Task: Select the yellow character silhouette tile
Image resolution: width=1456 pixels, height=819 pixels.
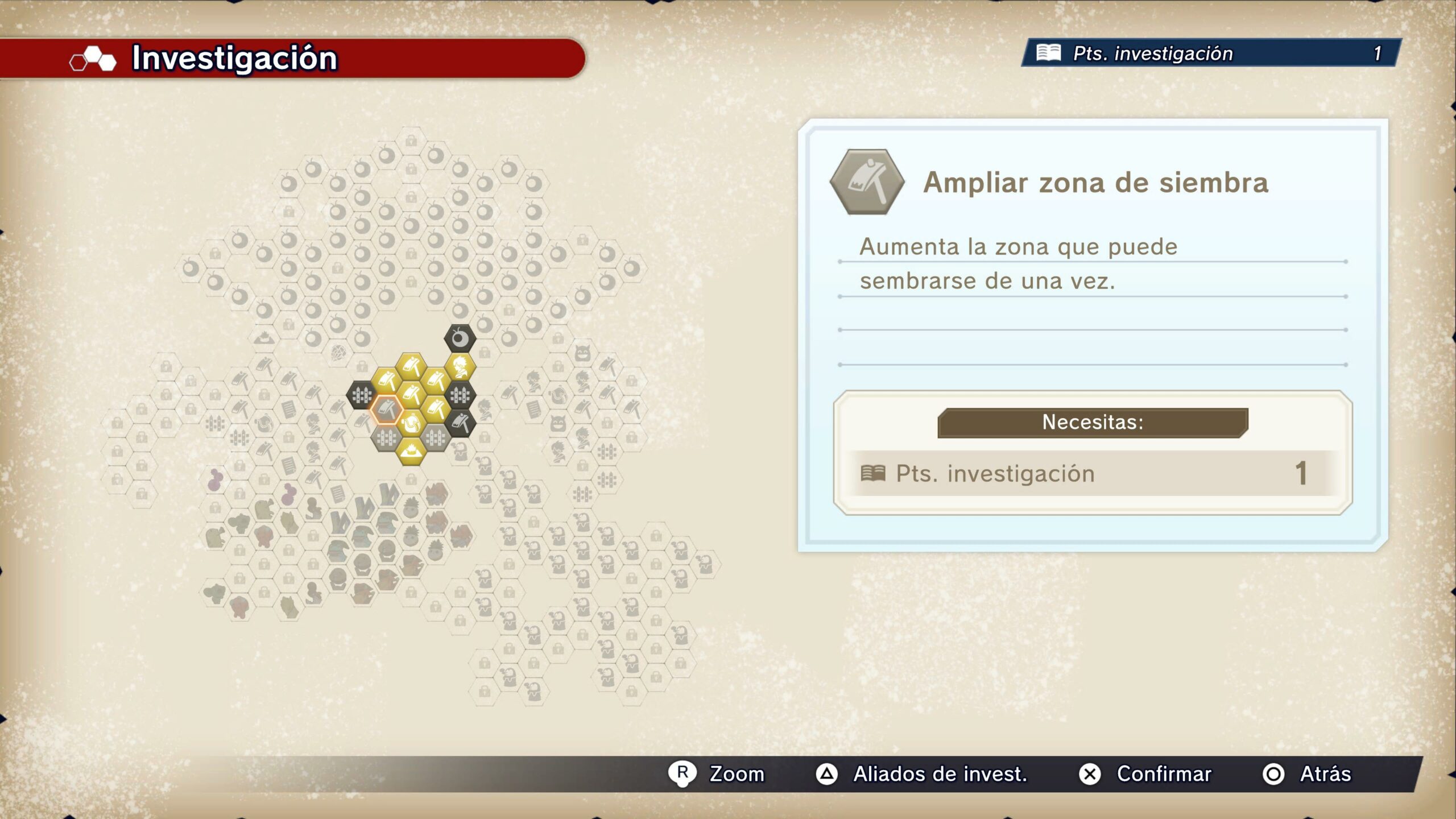Action: (x=460, y=367)
